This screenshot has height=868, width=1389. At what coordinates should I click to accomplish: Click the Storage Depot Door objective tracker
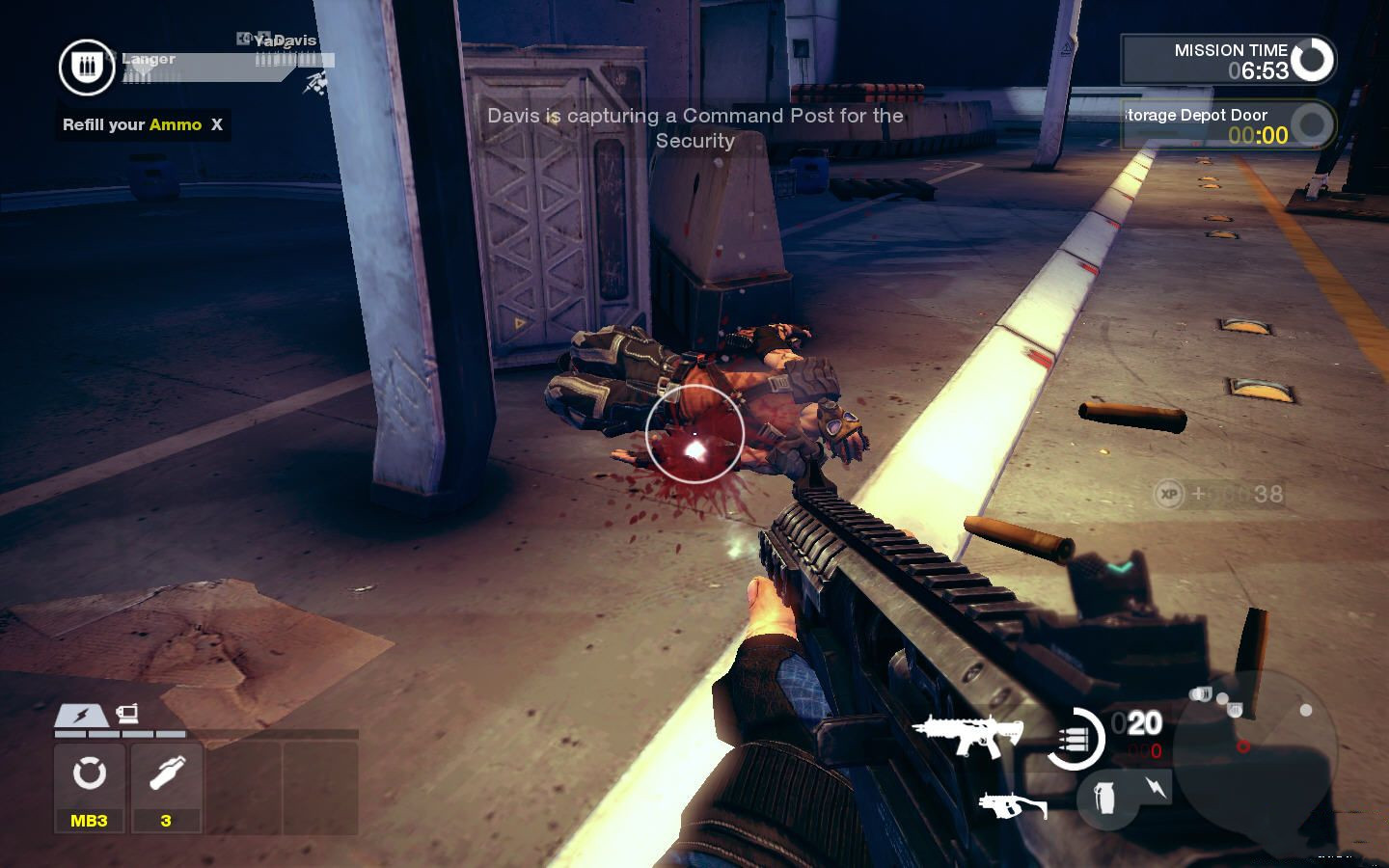pyautogui.click(x=1228, y=124)
